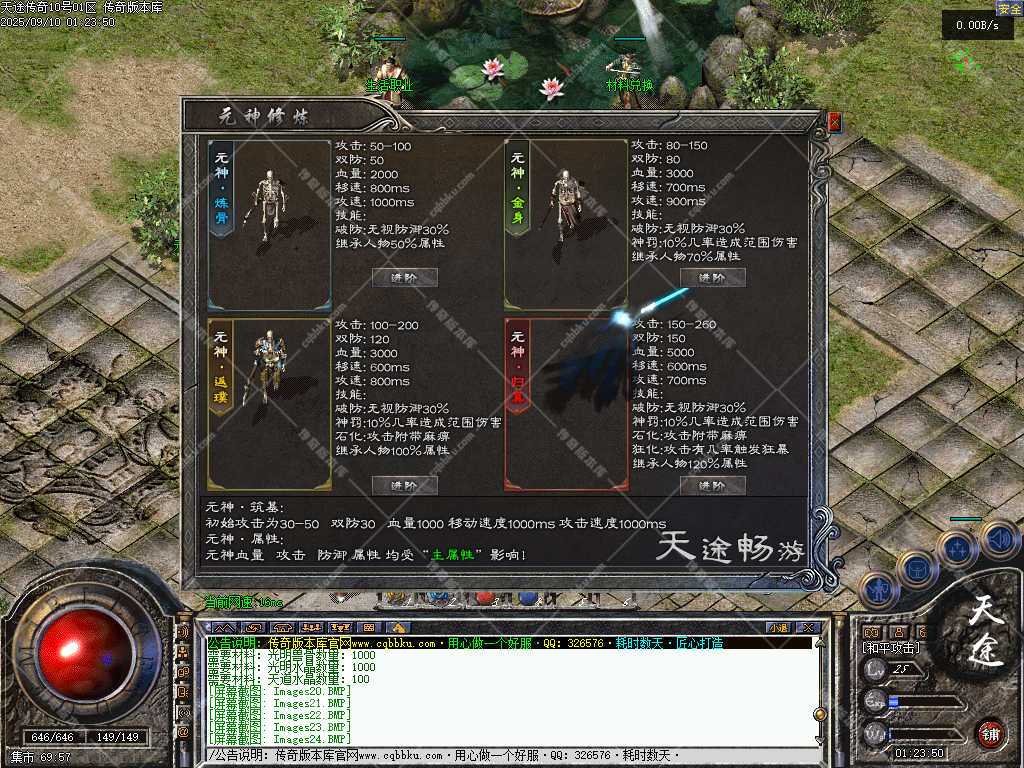Image resolution: width=1024 pixels, height=768 pixels.
Task: Click 进阶 under the 炼骨 spirit
Action: tap(405, 278)
